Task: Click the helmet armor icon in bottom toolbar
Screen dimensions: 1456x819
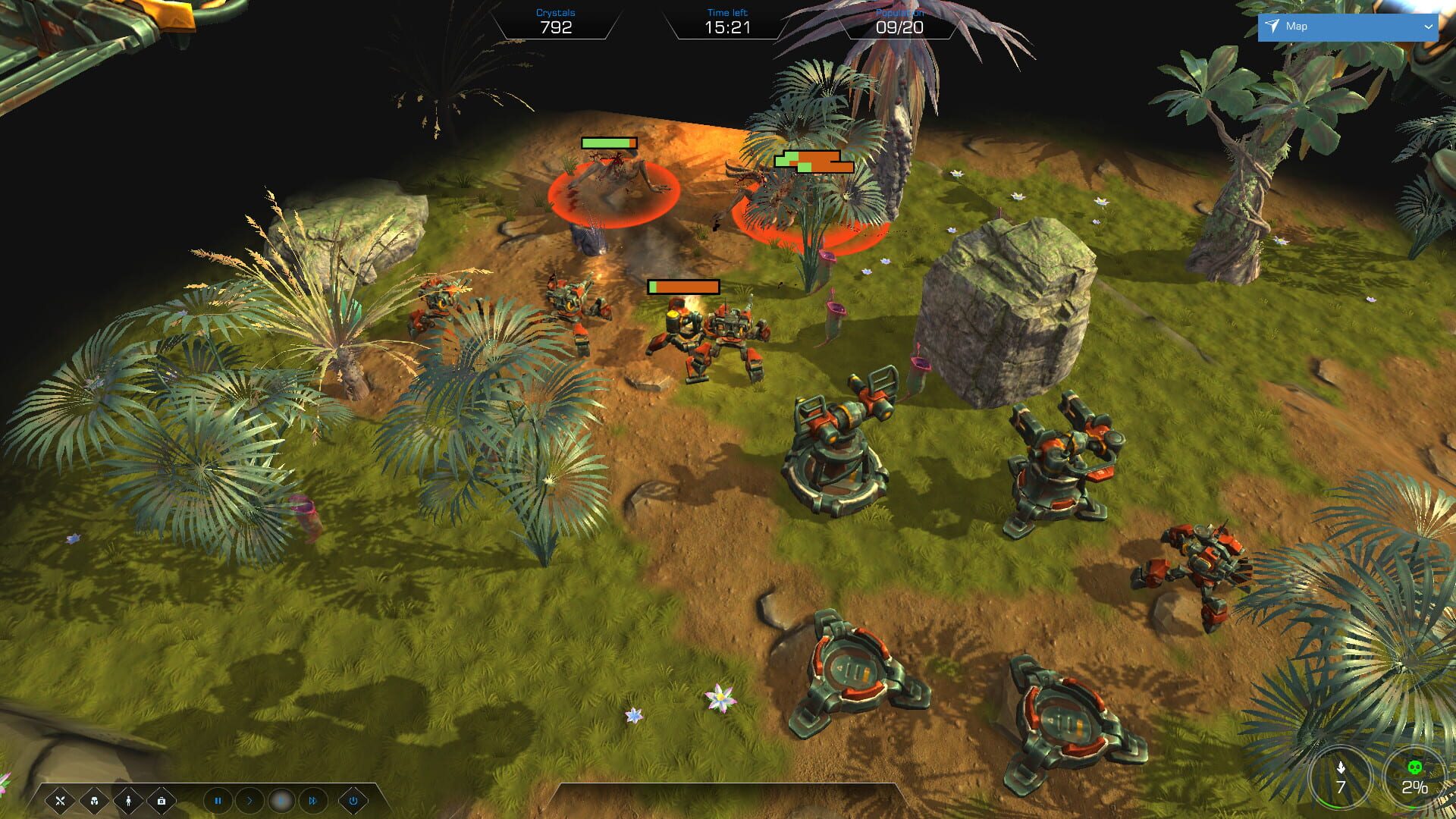Action: 94,801
